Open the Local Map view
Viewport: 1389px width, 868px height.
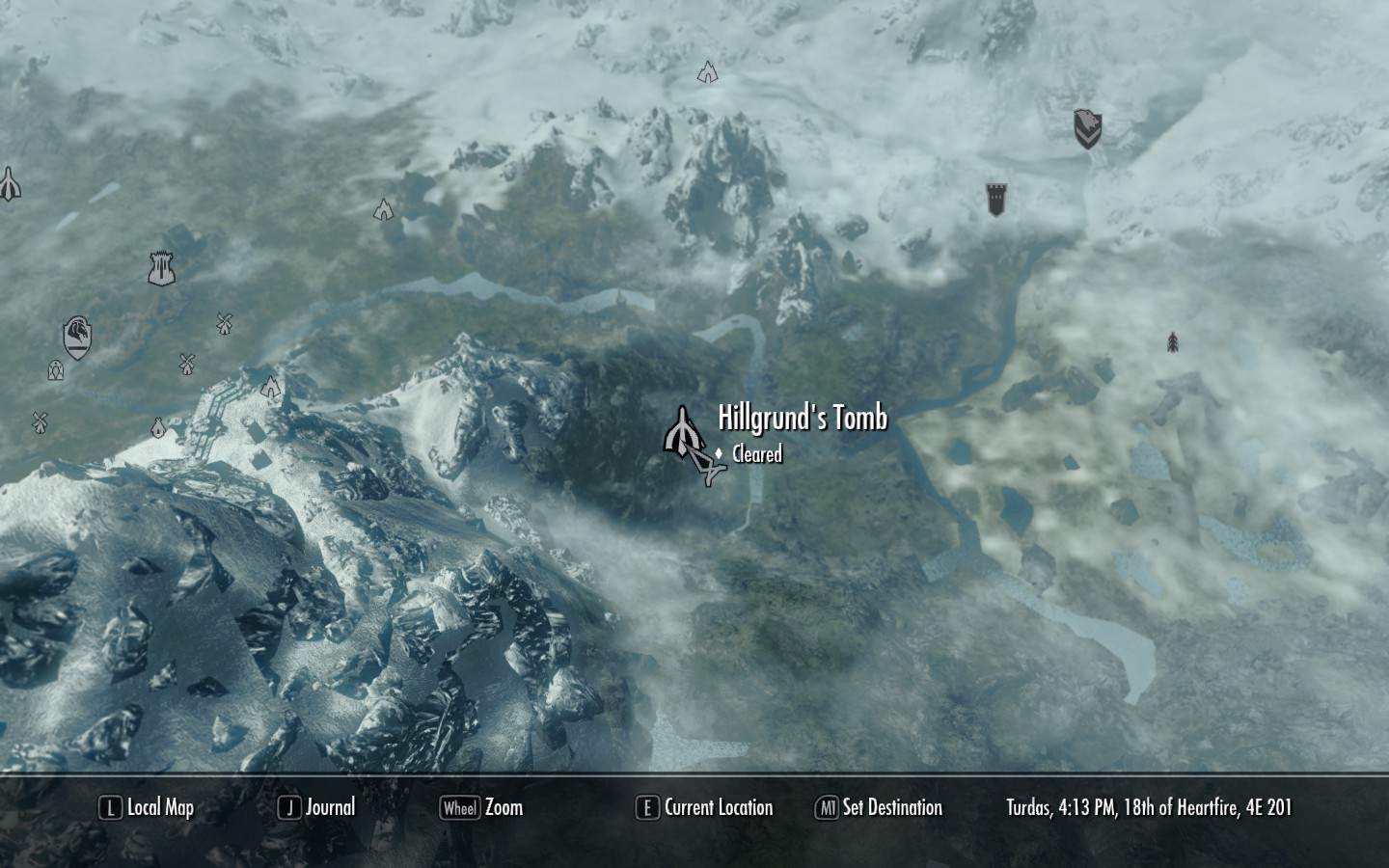pyautogui.click(x=148, y=808)
